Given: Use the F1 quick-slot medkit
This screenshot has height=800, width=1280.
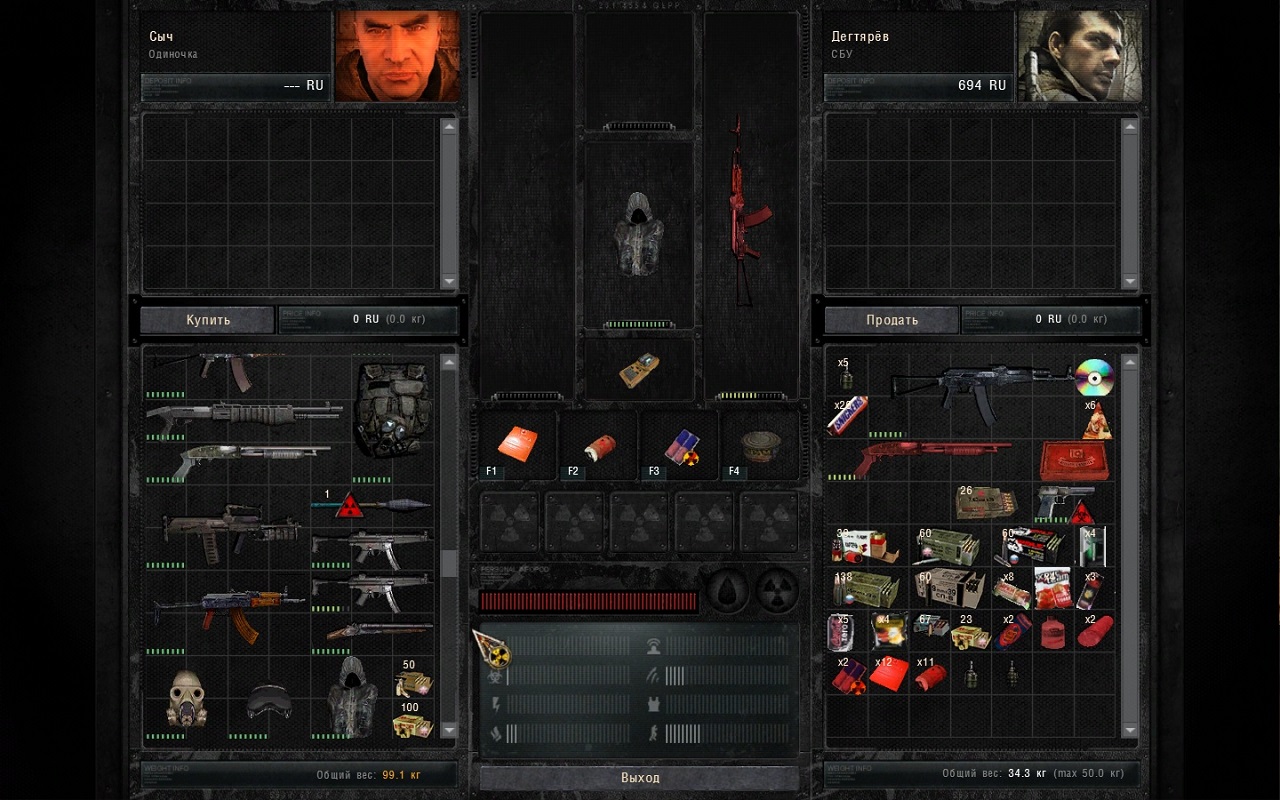Looking at the screenshot, I should [x=517, y=444].
